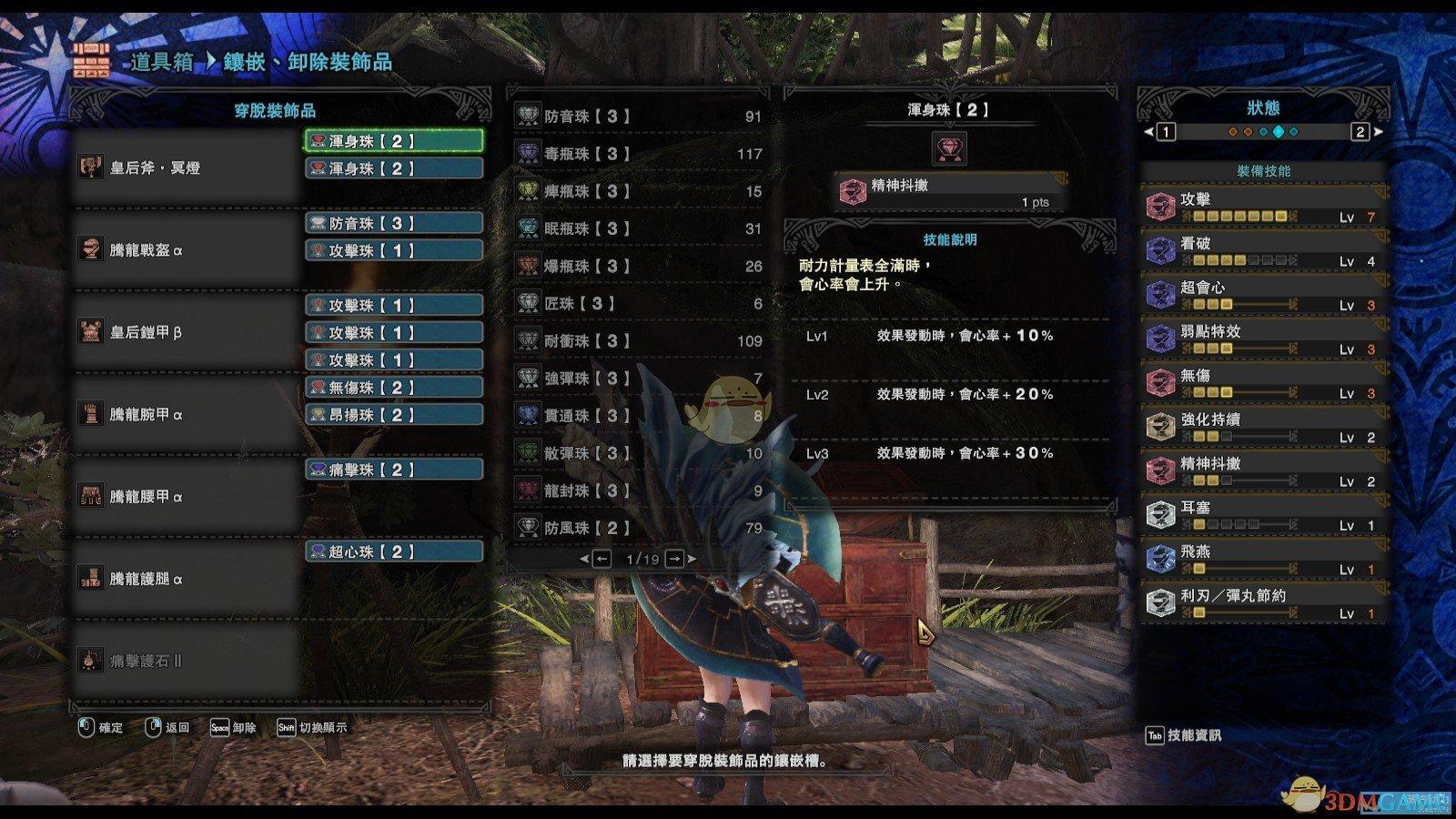
Task: Pick the 昂揚珠【2】 decoration slot
Action: click(x=393, y=415)
